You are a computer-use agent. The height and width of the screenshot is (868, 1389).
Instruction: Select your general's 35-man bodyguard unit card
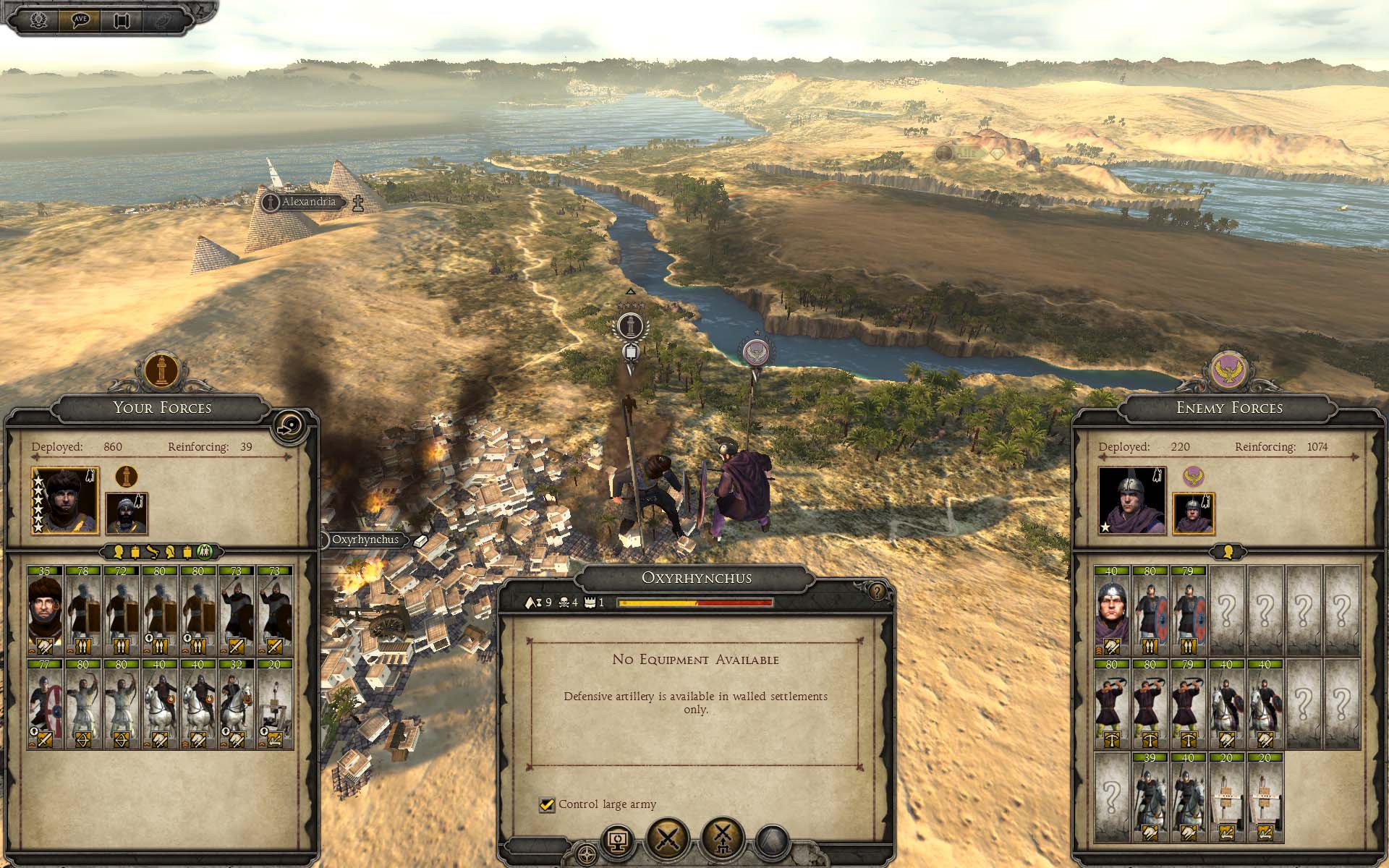click(x=45, y=610)
